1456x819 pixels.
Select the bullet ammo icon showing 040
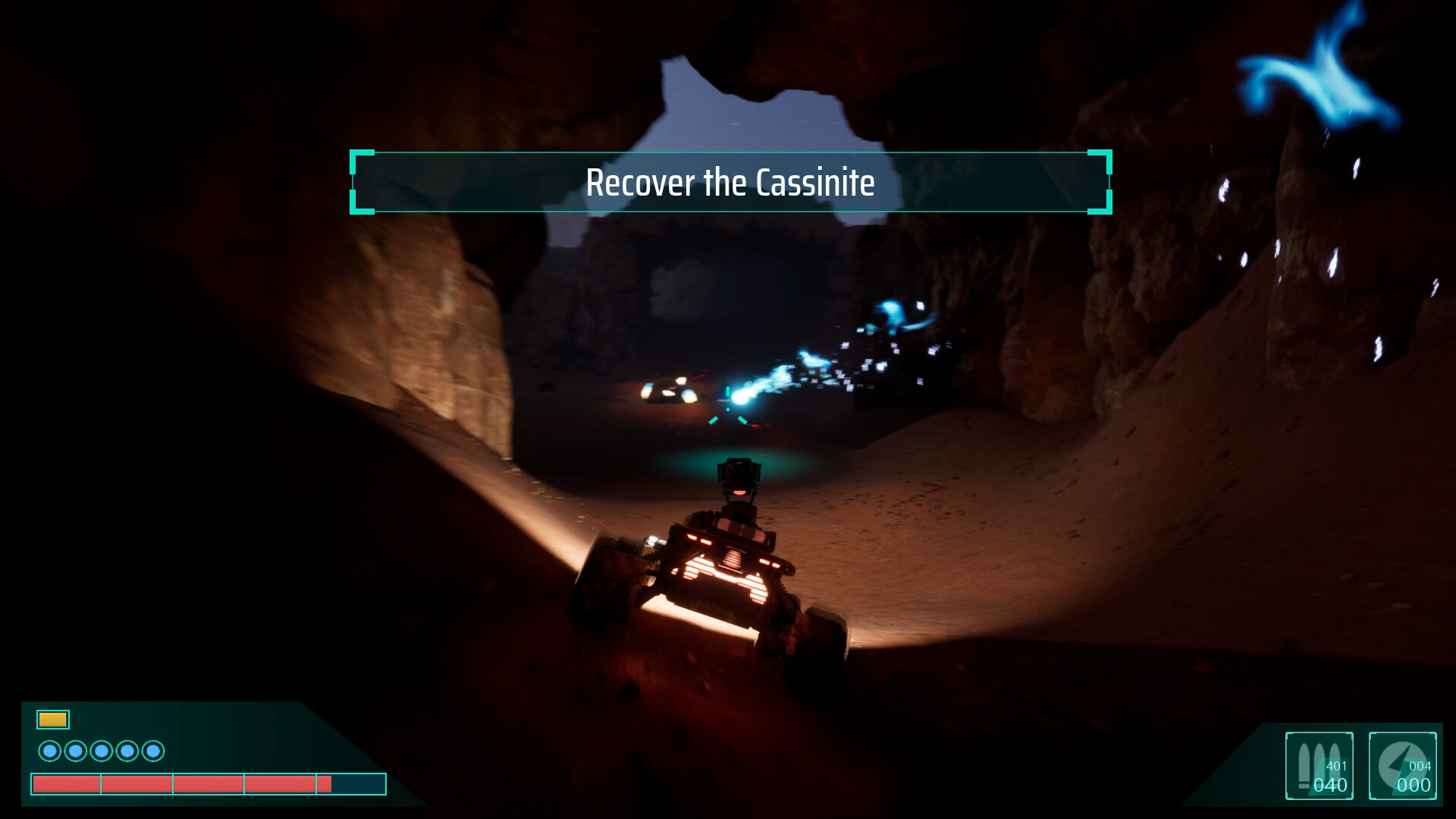coord(1319,766)
